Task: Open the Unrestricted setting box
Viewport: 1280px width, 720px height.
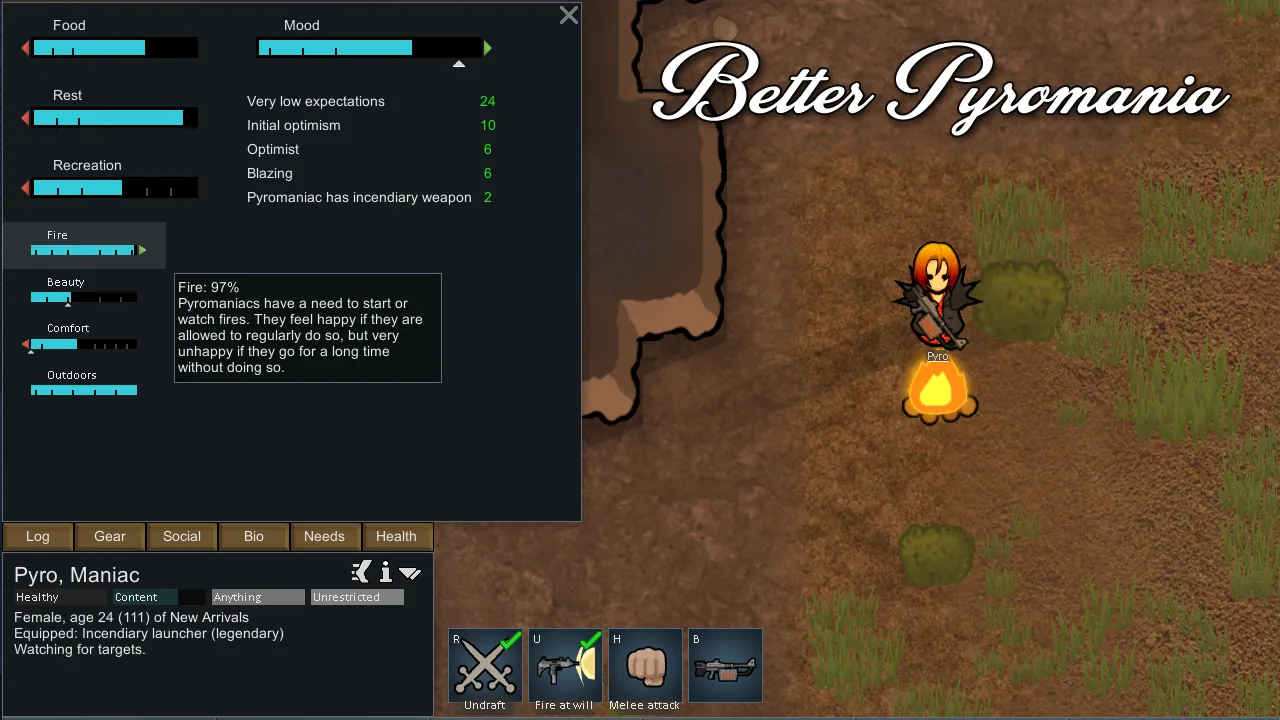Action: pos(357,597)
